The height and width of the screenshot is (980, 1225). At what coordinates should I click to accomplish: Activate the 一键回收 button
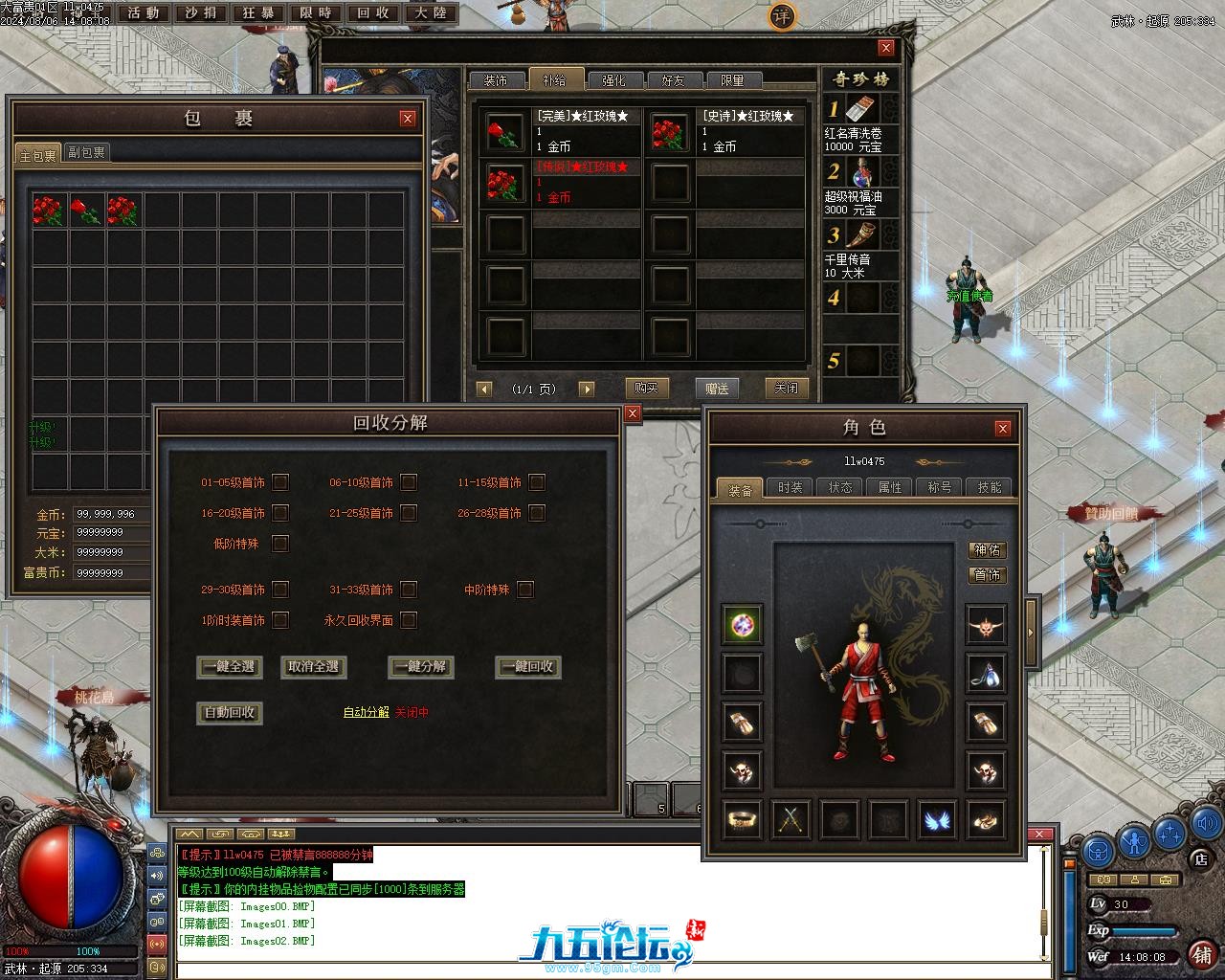point(528,667)
